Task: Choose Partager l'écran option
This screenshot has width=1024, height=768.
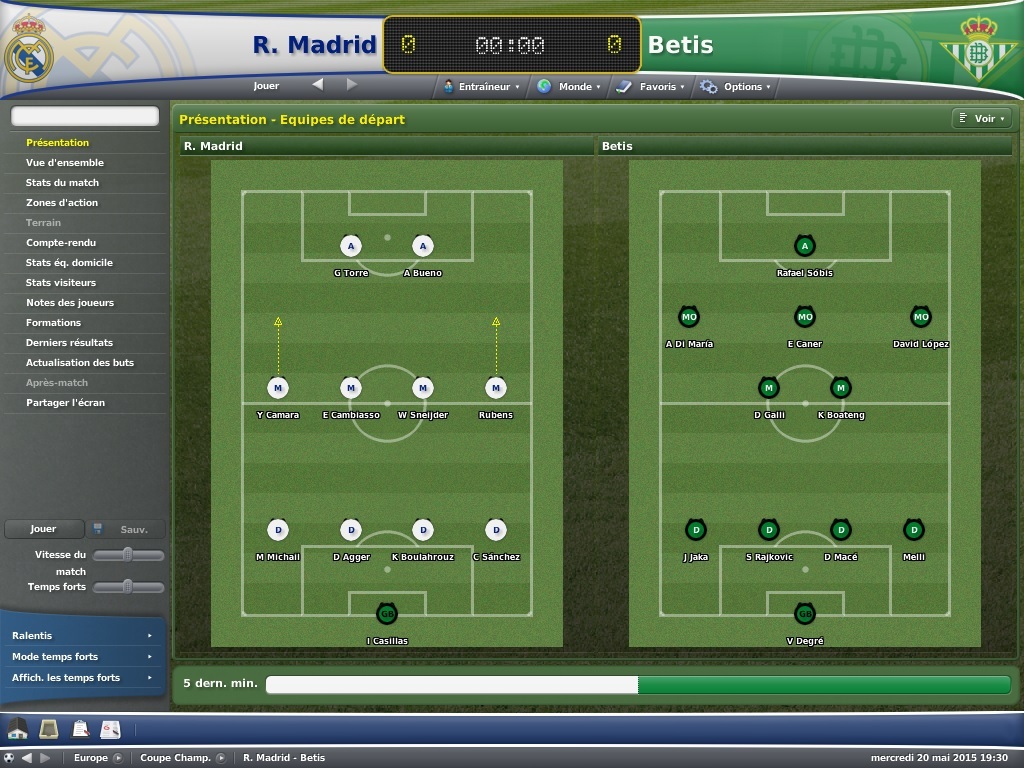Action: click(x=65, y=403)
